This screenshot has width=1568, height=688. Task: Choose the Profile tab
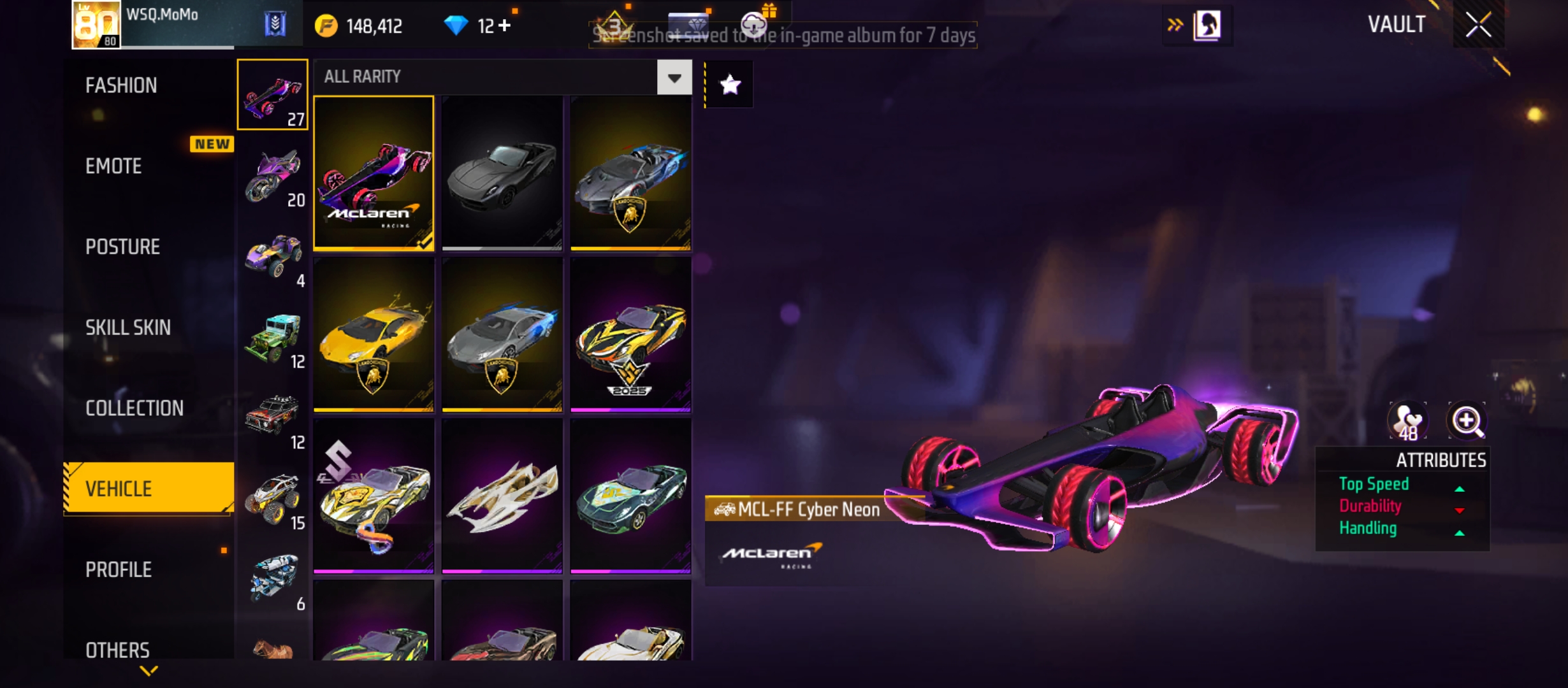pyautogui.click(x=119, y=570)
